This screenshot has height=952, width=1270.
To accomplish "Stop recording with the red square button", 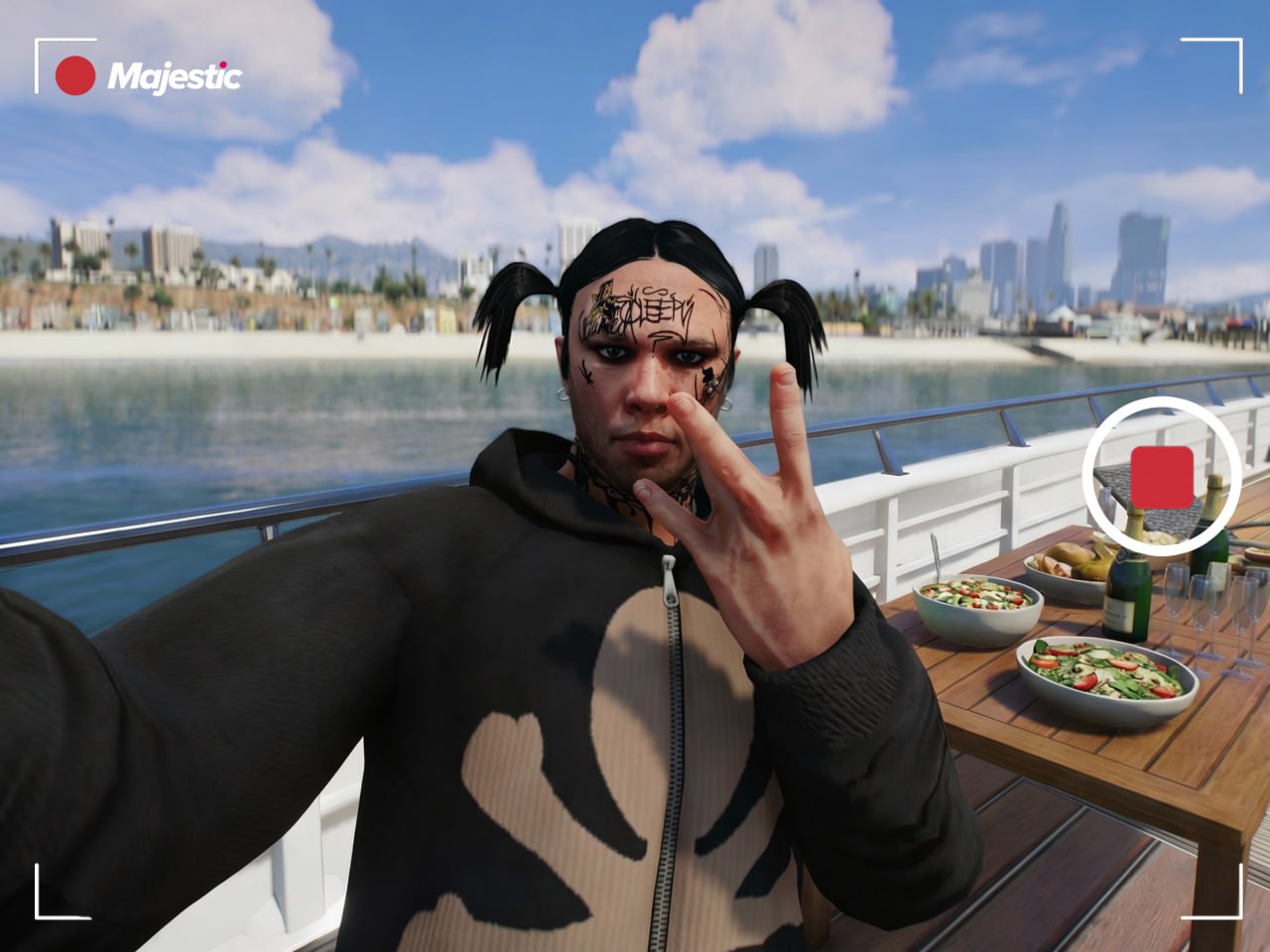I will pos(1162,476).
